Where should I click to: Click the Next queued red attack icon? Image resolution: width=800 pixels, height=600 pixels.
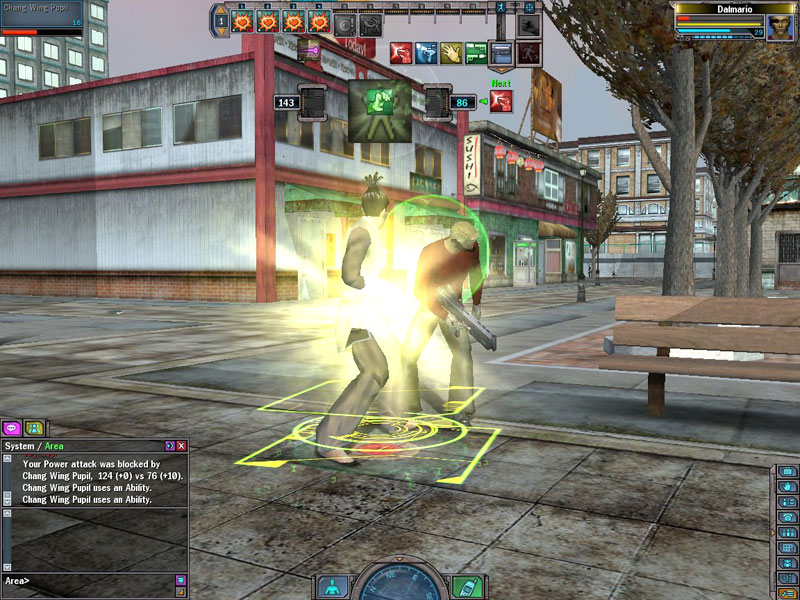click(501, 101)
